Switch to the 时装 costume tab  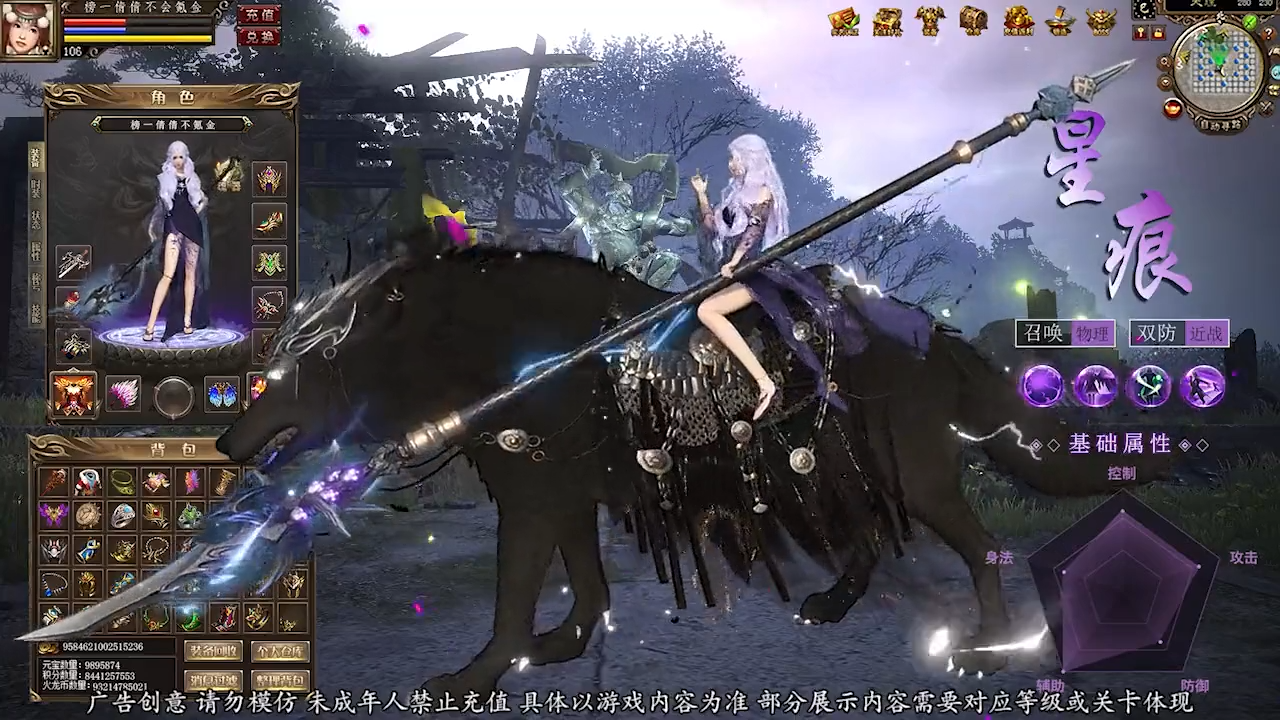(36, 188)
